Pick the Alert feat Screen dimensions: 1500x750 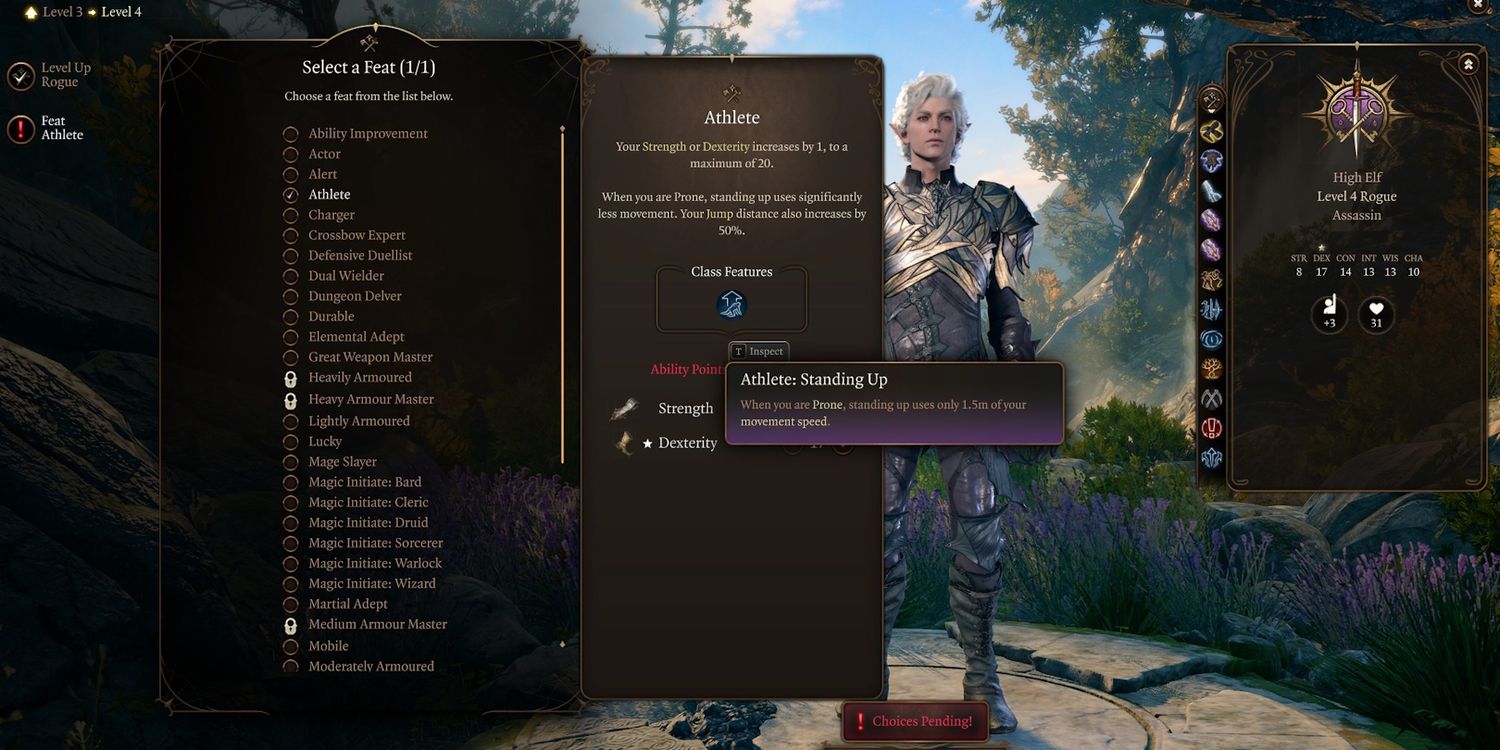coord(322,174)
